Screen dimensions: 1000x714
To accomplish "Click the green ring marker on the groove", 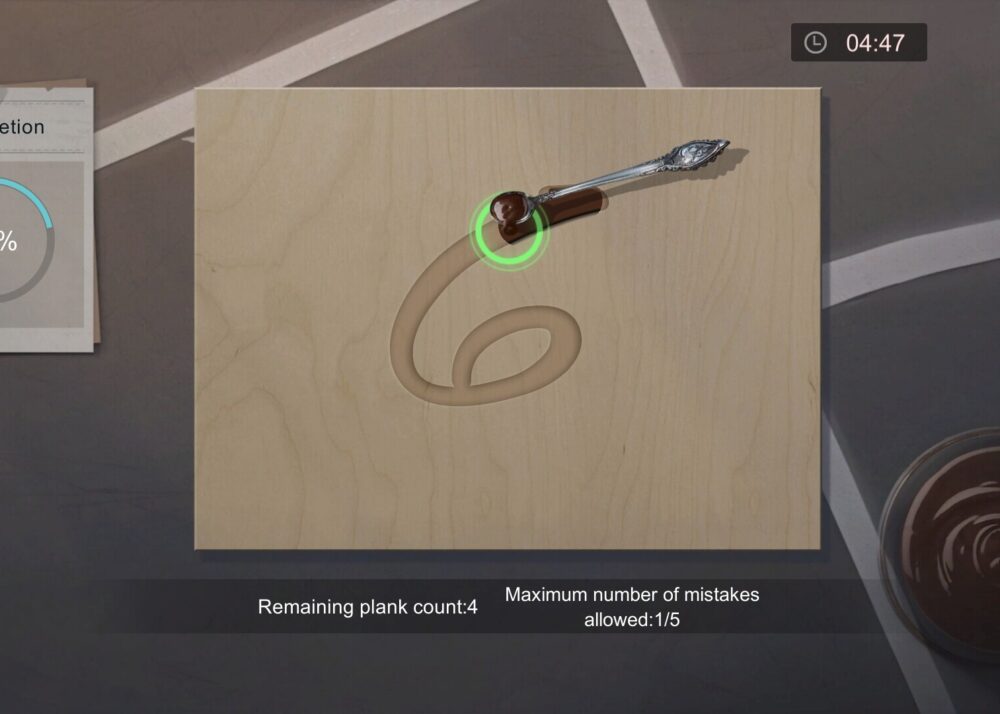I will pyautogui.click(x=507, y=229).
